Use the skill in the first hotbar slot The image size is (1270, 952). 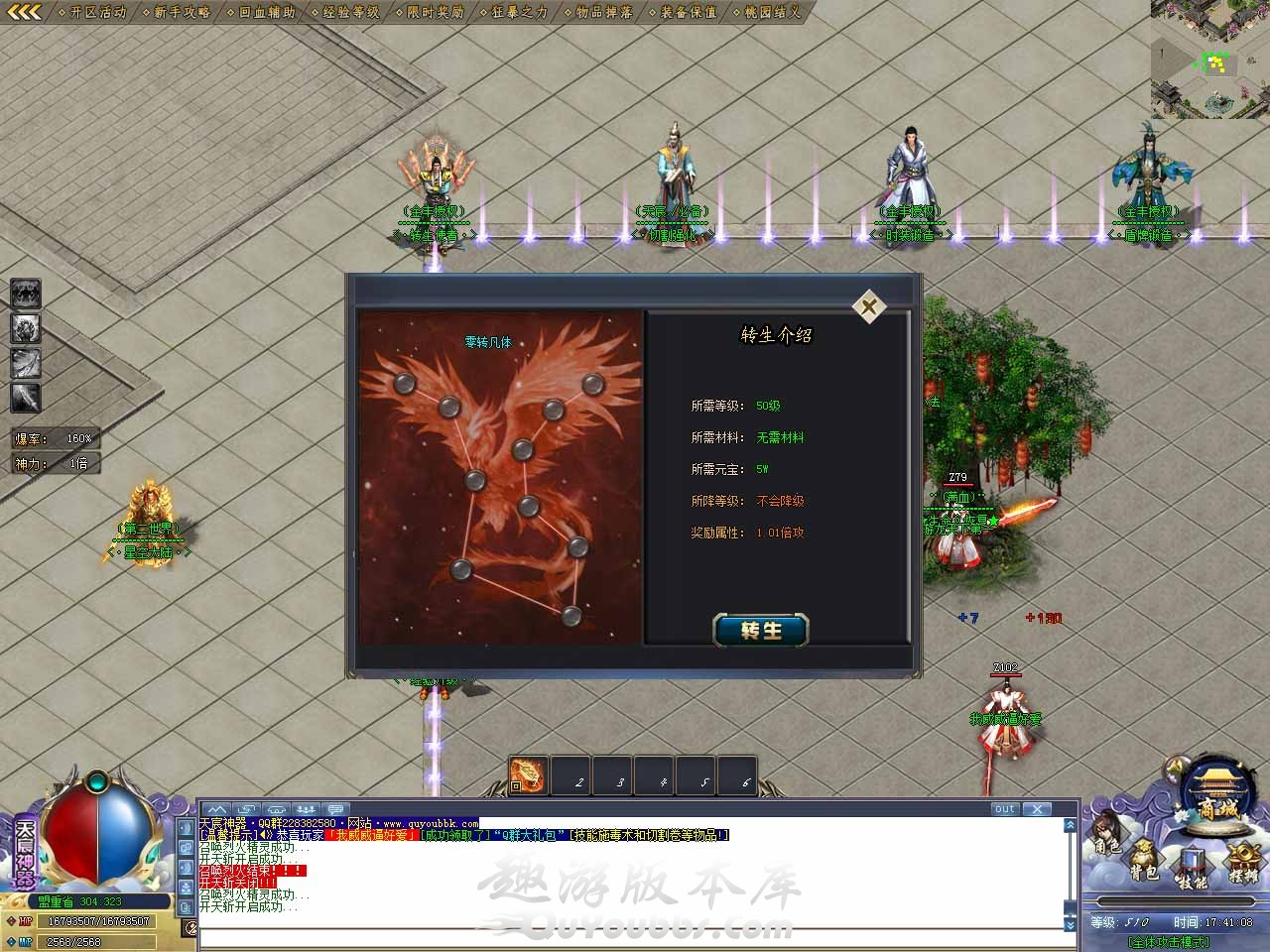coord(528,776)
